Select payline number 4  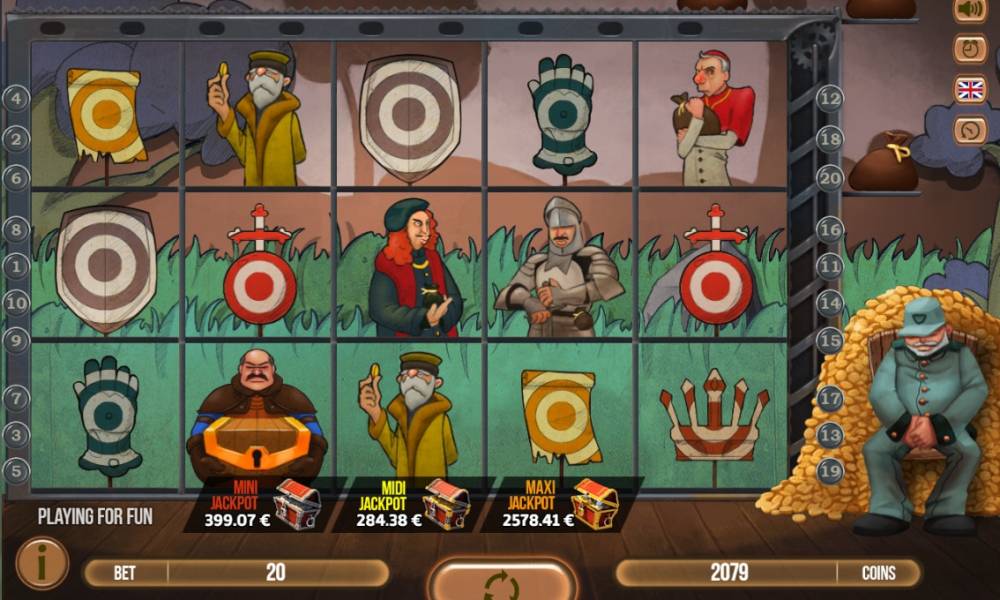16,98
